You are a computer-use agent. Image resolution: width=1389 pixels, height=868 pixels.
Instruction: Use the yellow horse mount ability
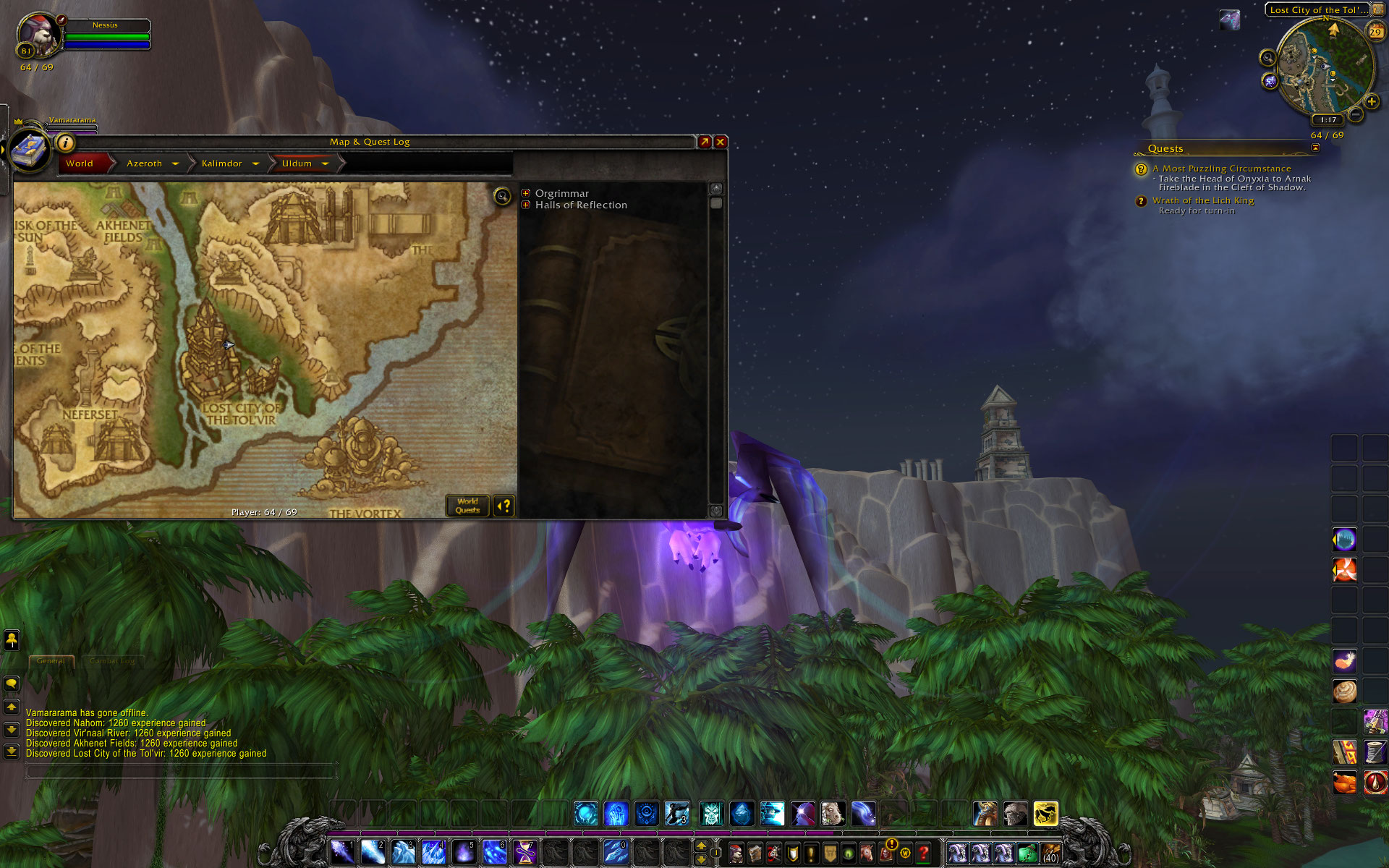[1045, 814]
